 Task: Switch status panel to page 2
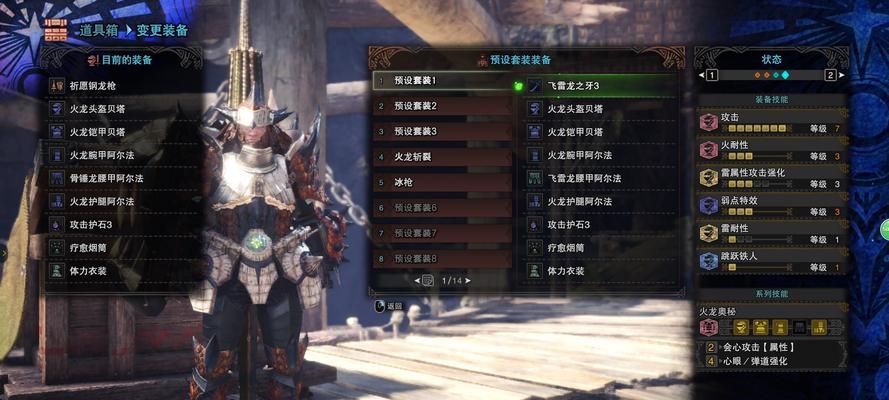[x=830, y=75]
